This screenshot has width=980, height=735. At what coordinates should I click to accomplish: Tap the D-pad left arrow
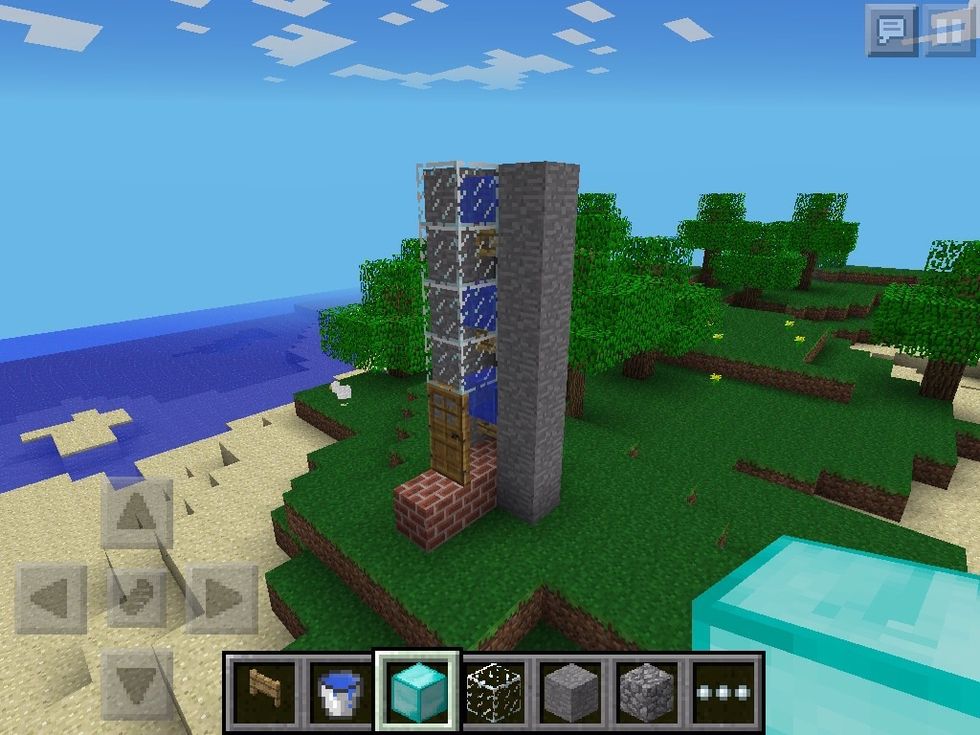[x=51, y=599]
